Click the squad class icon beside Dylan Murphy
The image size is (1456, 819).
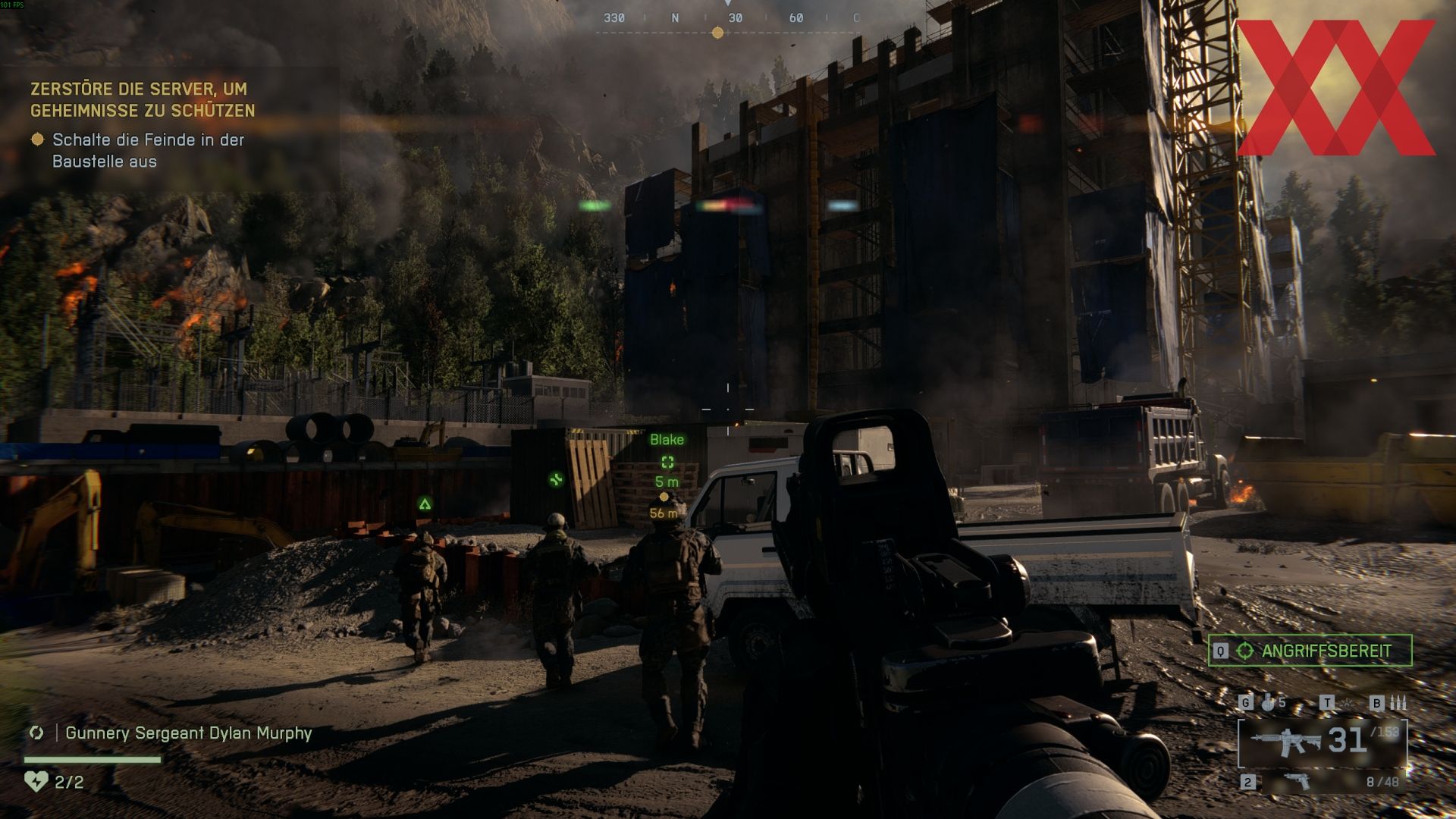pyautogui.click(x=36, y=733)
